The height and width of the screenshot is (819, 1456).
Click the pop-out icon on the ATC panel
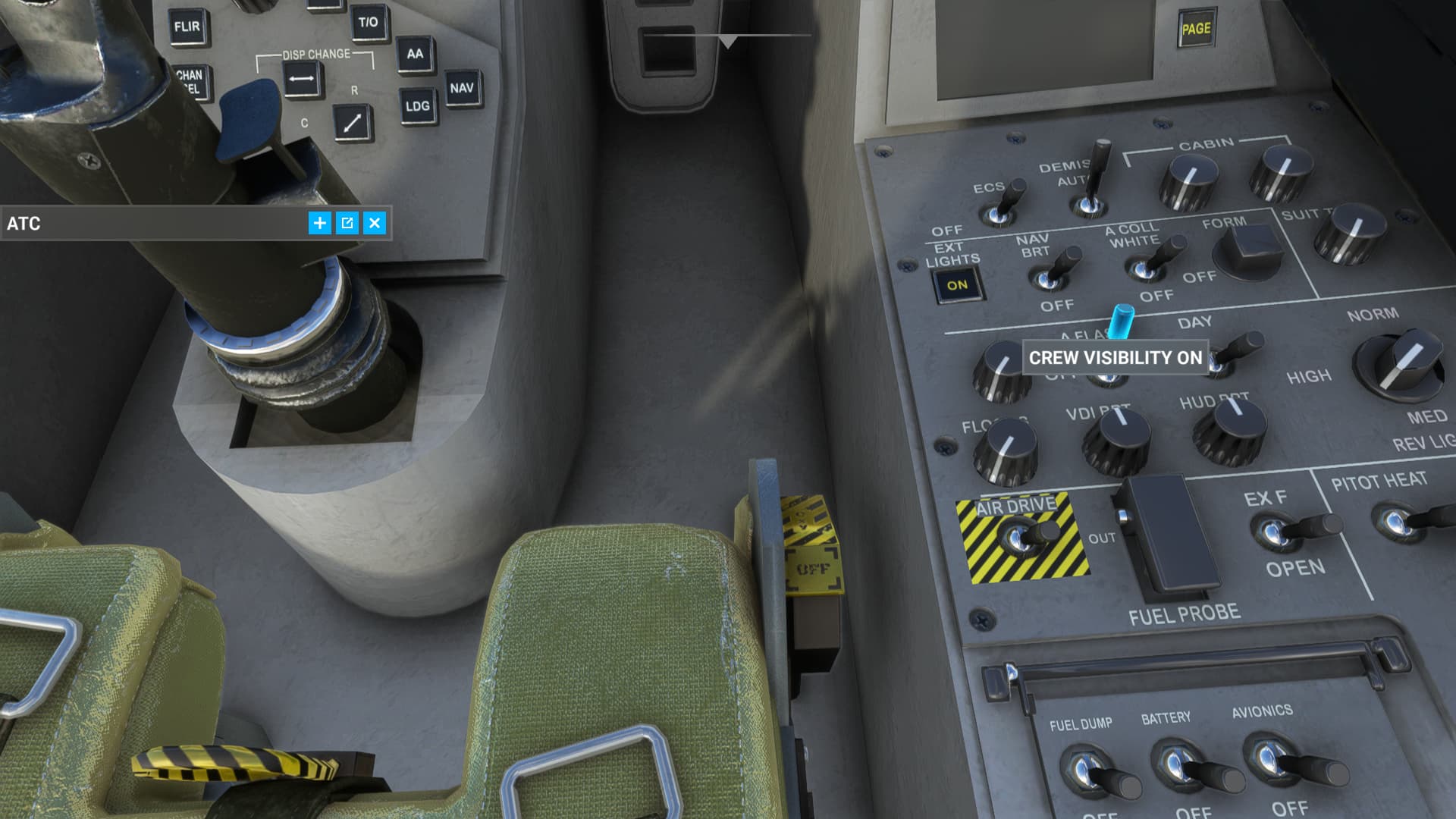pos(348,224)
